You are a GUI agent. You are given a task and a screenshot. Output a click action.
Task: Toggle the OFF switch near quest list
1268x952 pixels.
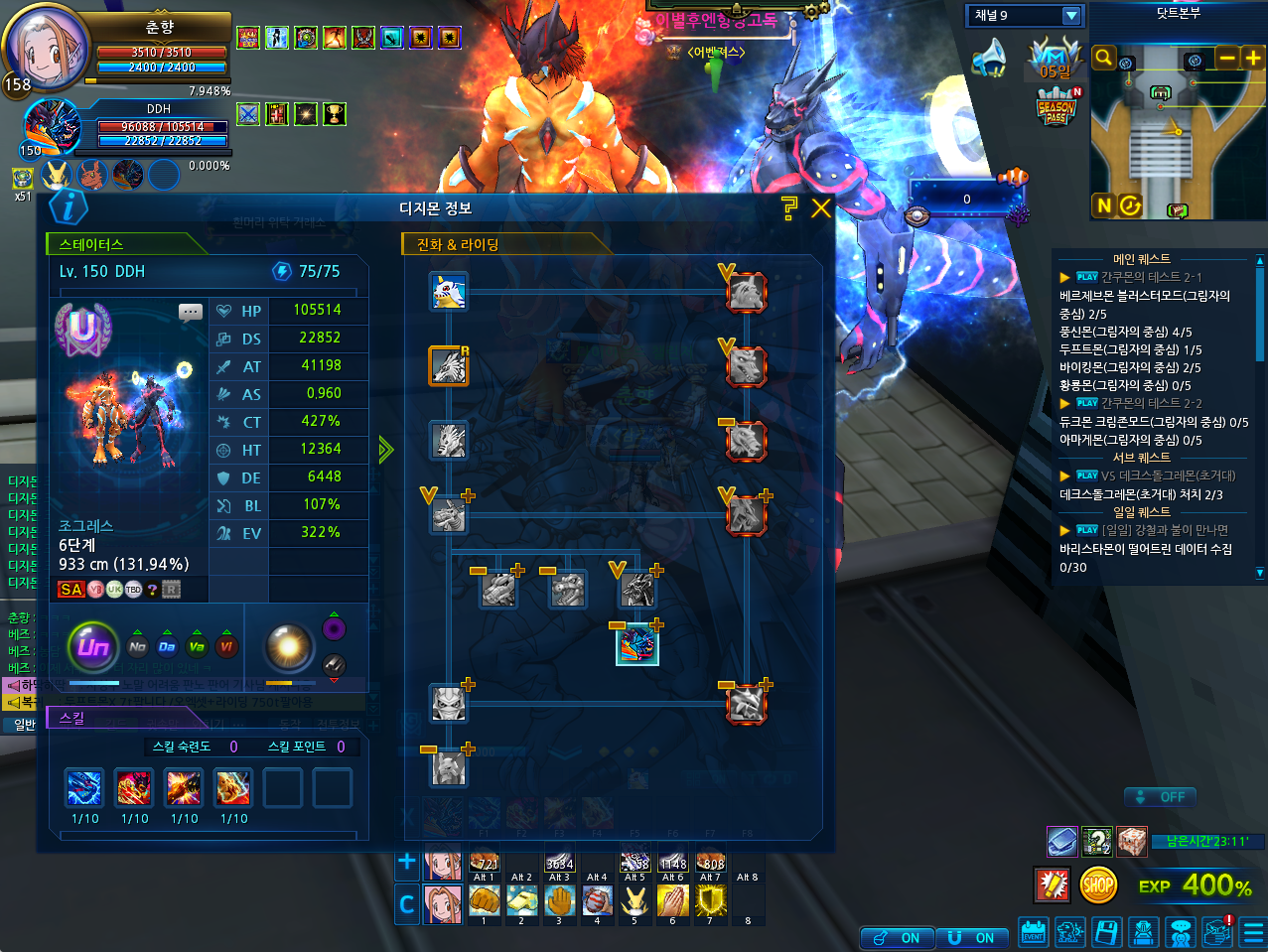tap(1160, 797)
